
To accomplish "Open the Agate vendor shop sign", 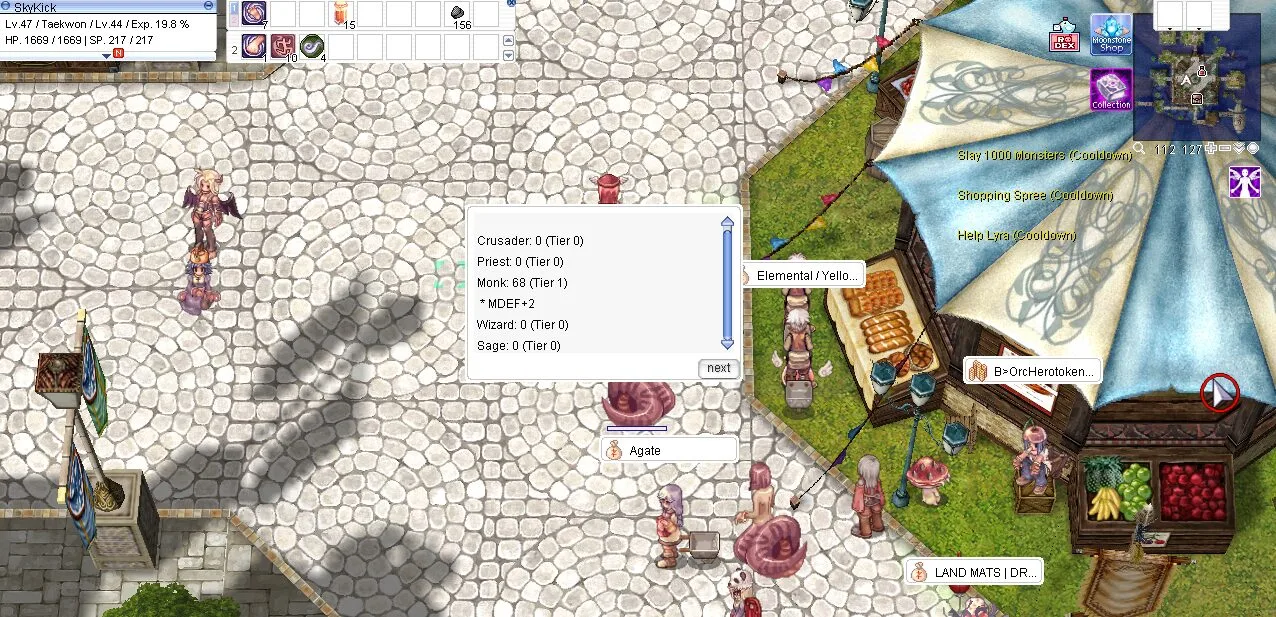I will (669, 451).
